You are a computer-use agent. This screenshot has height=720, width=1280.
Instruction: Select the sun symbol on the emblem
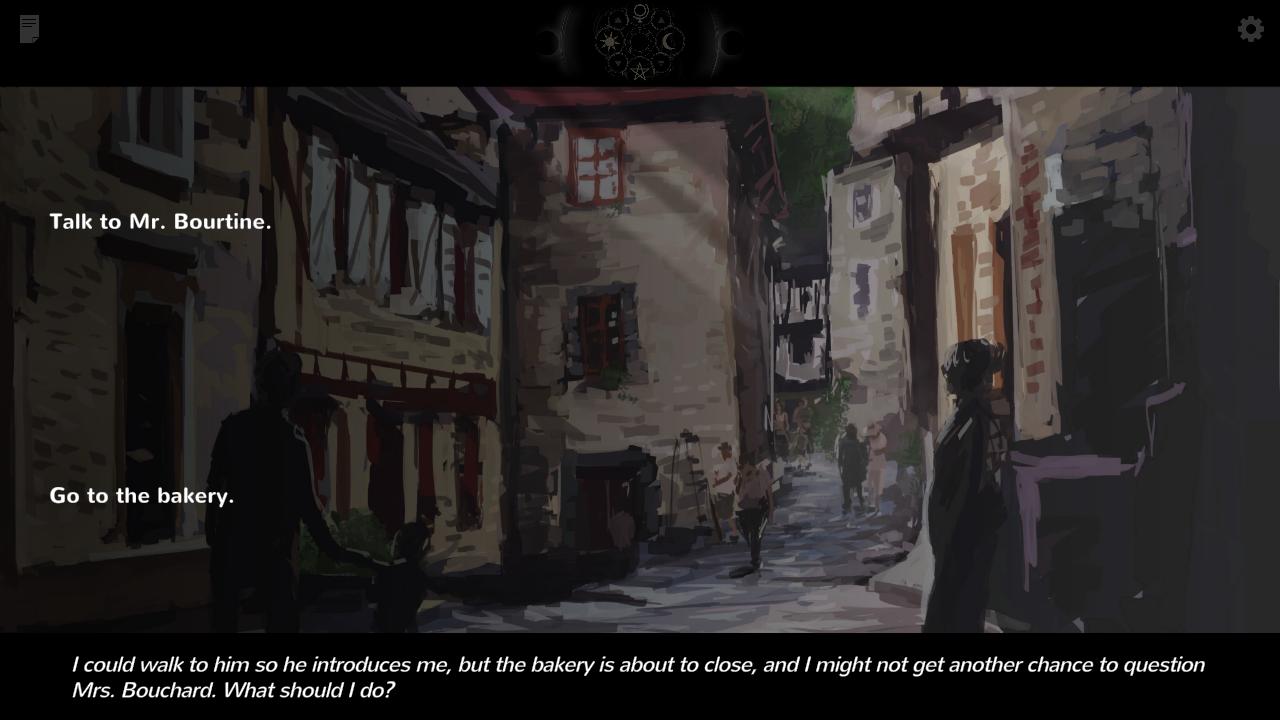pyautogui.click(x=610, y=40)
